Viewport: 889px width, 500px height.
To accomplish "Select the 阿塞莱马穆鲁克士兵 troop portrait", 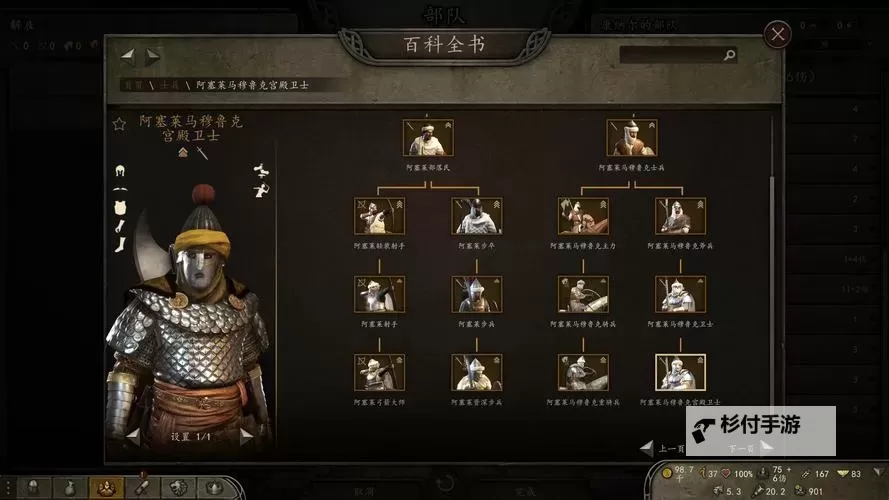I will [x=631, y=138].
